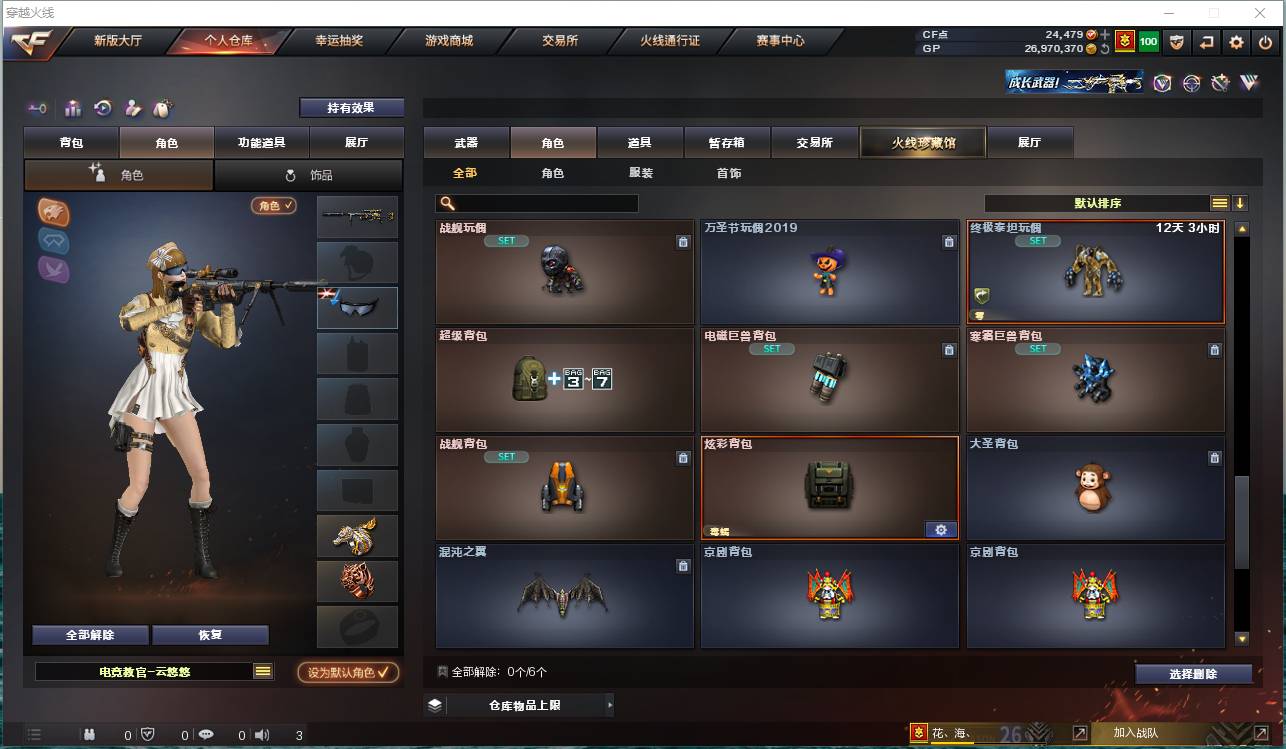The height and width of the screenshot is (749, 1286).
Task: Open the gear icon on the 炫彩背包 item card
Action: [940, 529]
